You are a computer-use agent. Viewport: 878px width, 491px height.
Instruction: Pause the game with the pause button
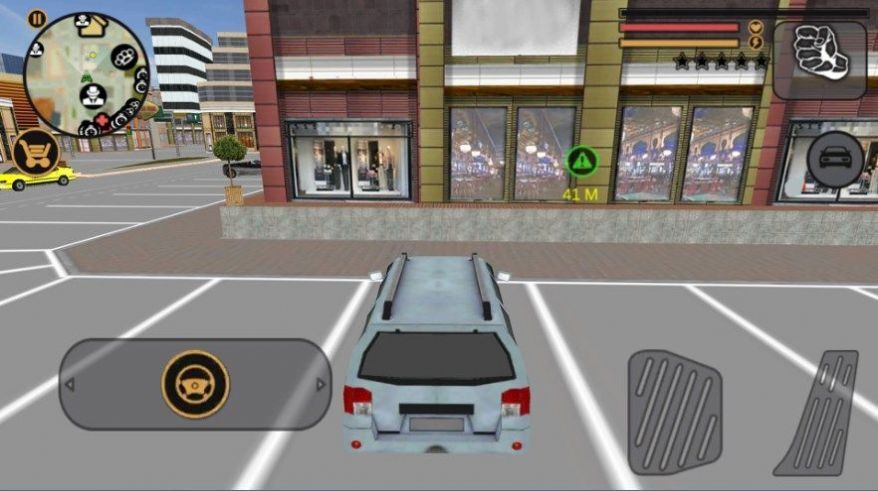tap(37, 18)
